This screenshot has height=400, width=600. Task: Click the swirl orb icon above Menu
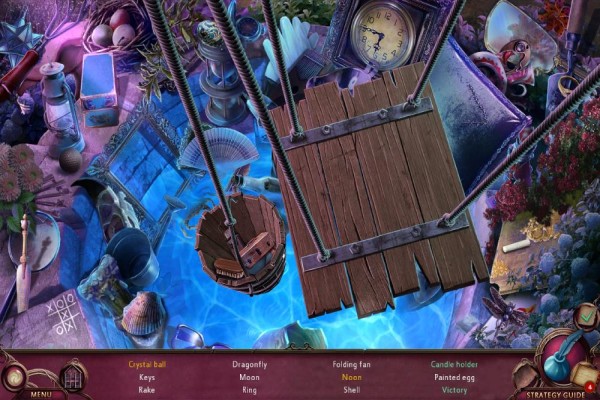click(x=15, y=377)
